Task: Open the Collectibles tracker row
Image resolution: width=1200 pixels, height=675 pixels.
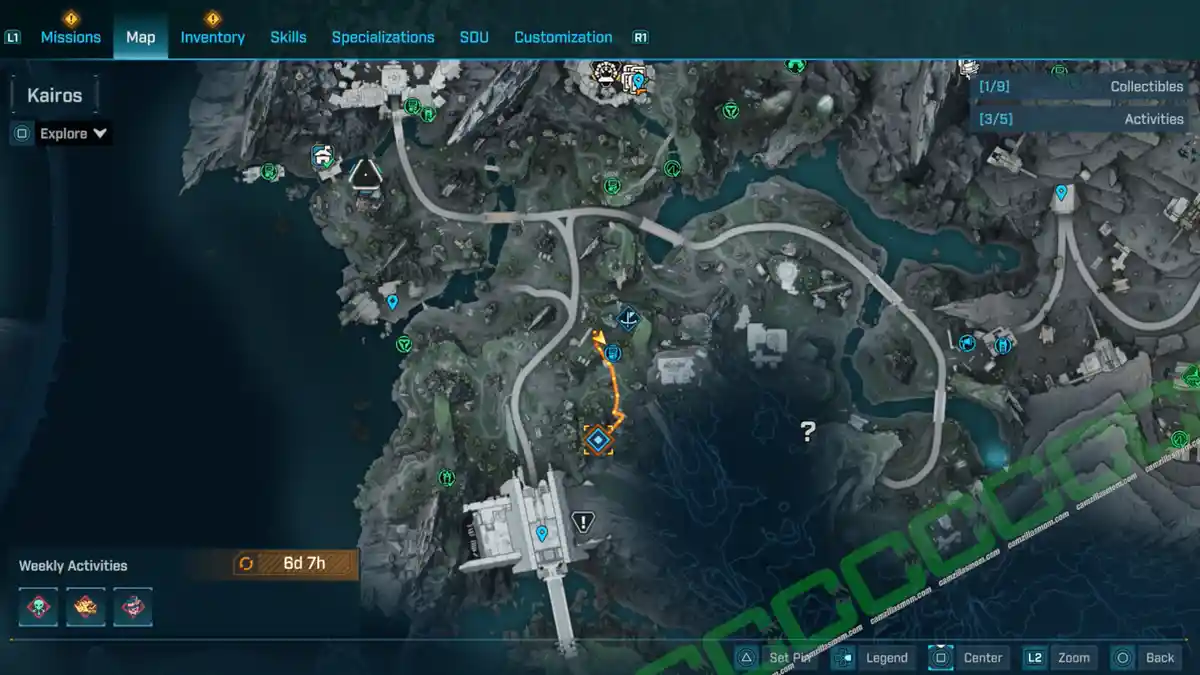Action: point(1080,87)
